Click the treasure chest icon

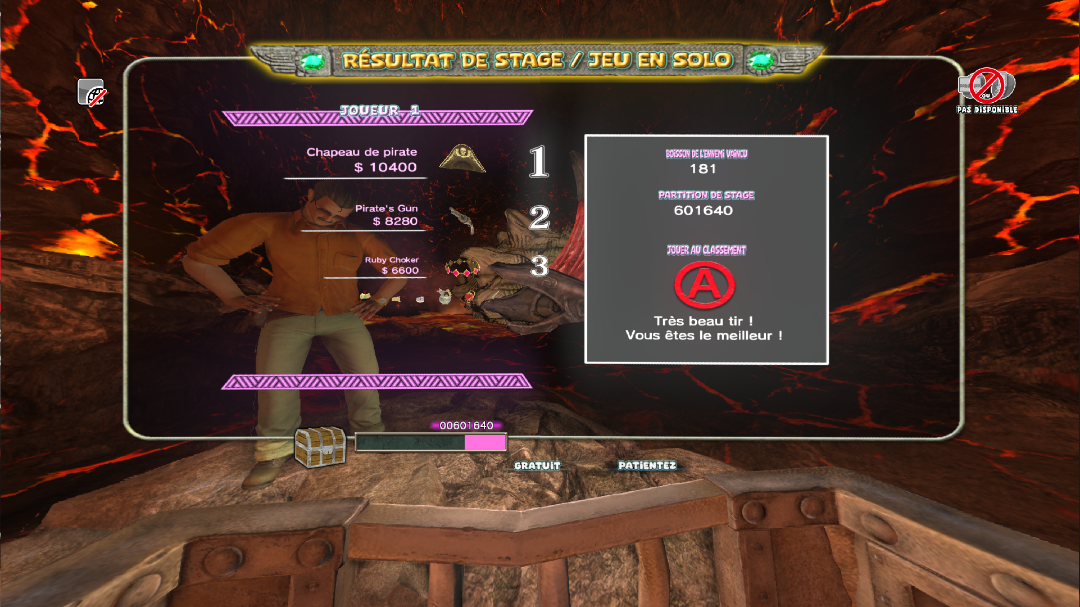[319, 447]
